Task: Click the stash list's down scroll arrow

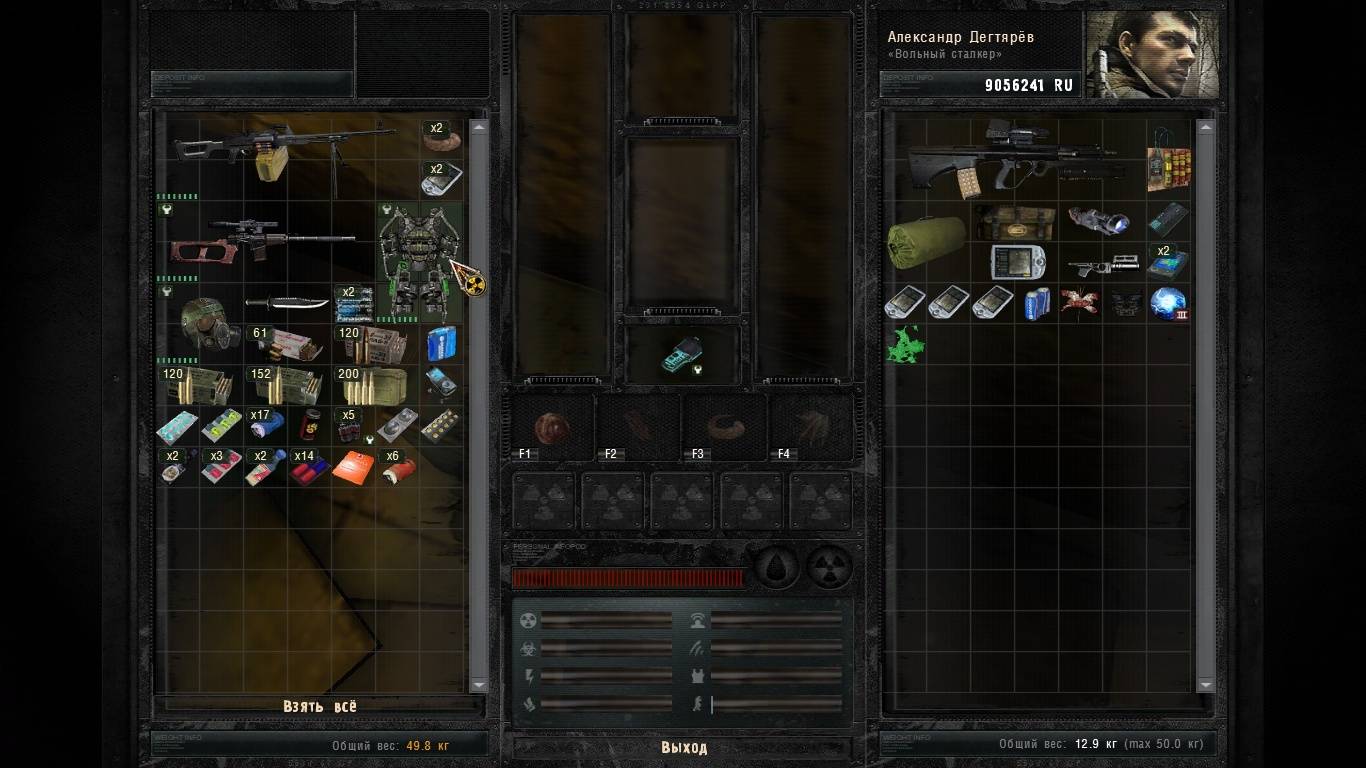Action: (478, 685)
